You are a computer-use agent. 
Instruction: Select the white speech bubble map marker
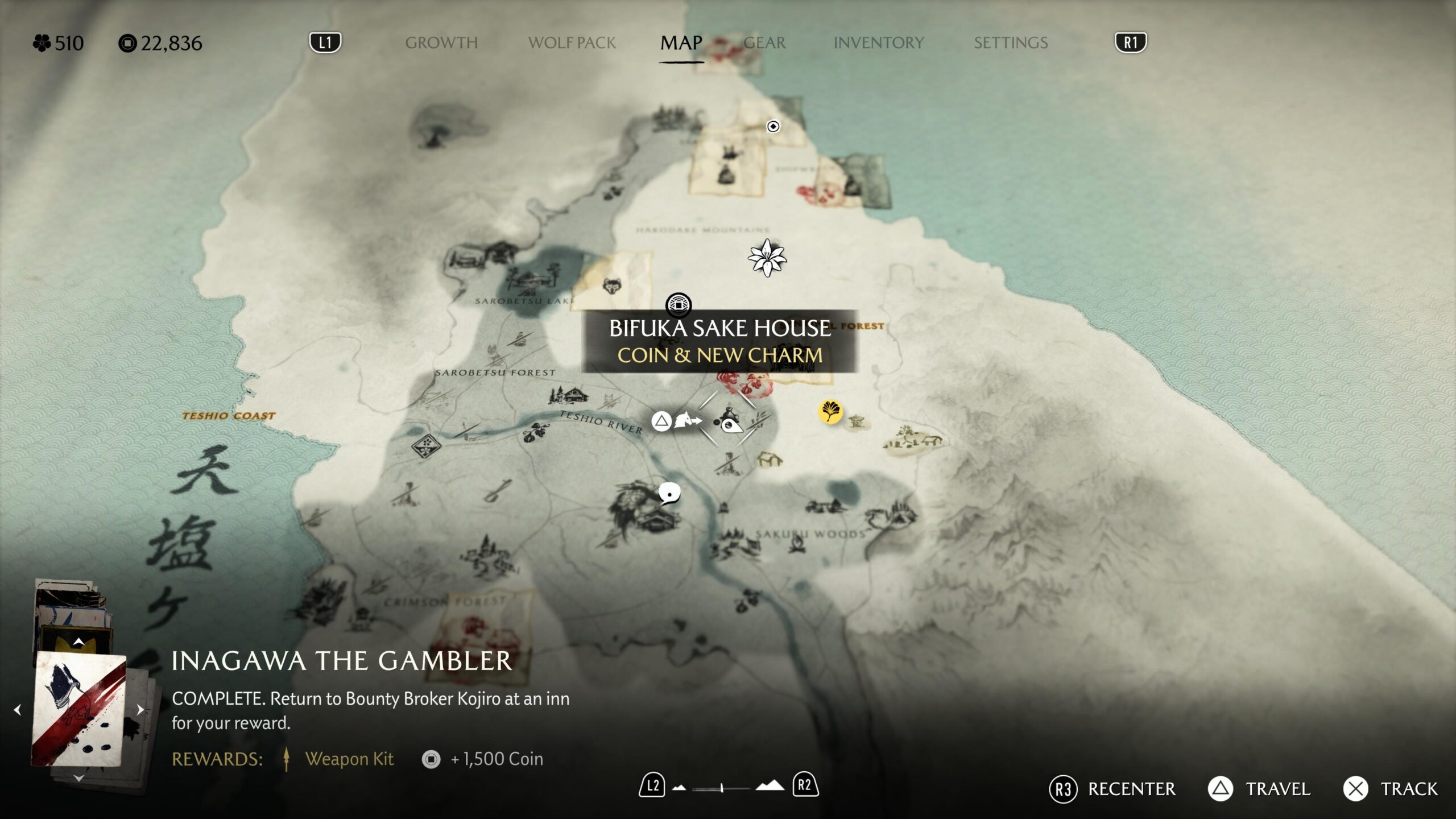point(669,493)
